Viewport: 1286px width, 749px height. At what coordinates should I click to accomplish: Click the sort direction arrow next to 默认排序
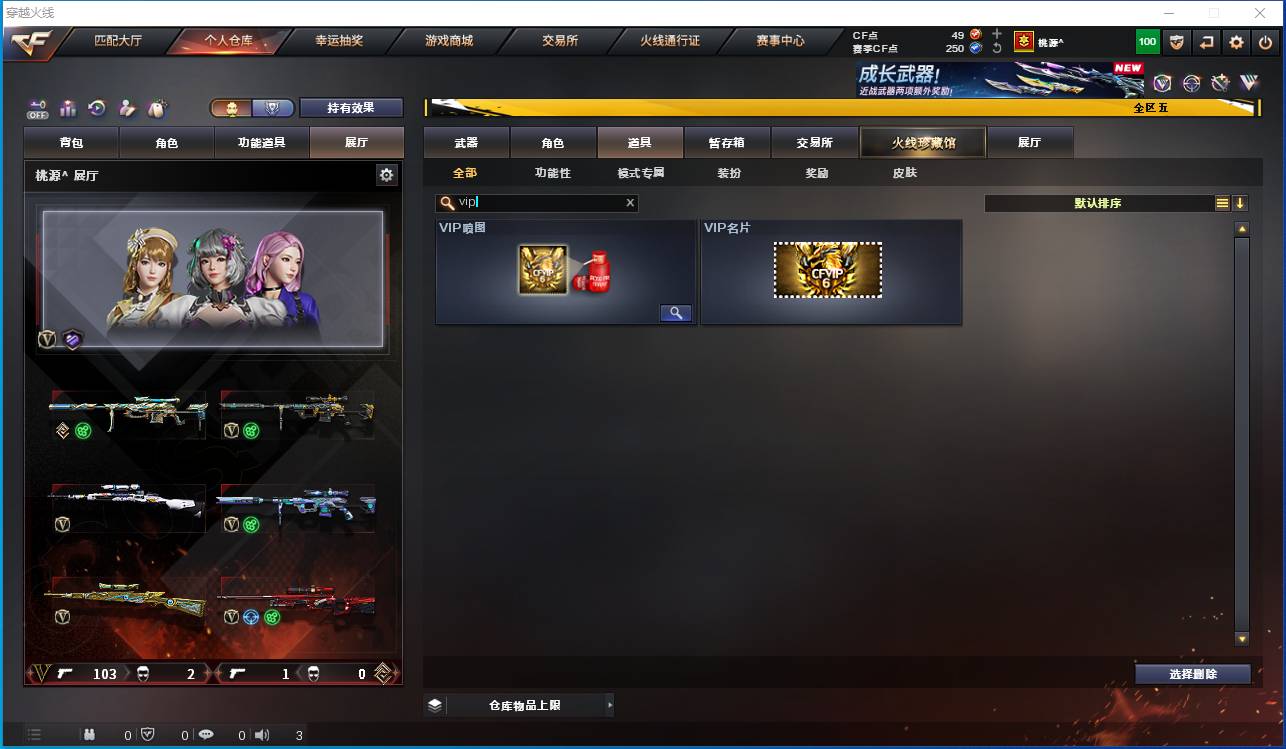pos(1241,203)
